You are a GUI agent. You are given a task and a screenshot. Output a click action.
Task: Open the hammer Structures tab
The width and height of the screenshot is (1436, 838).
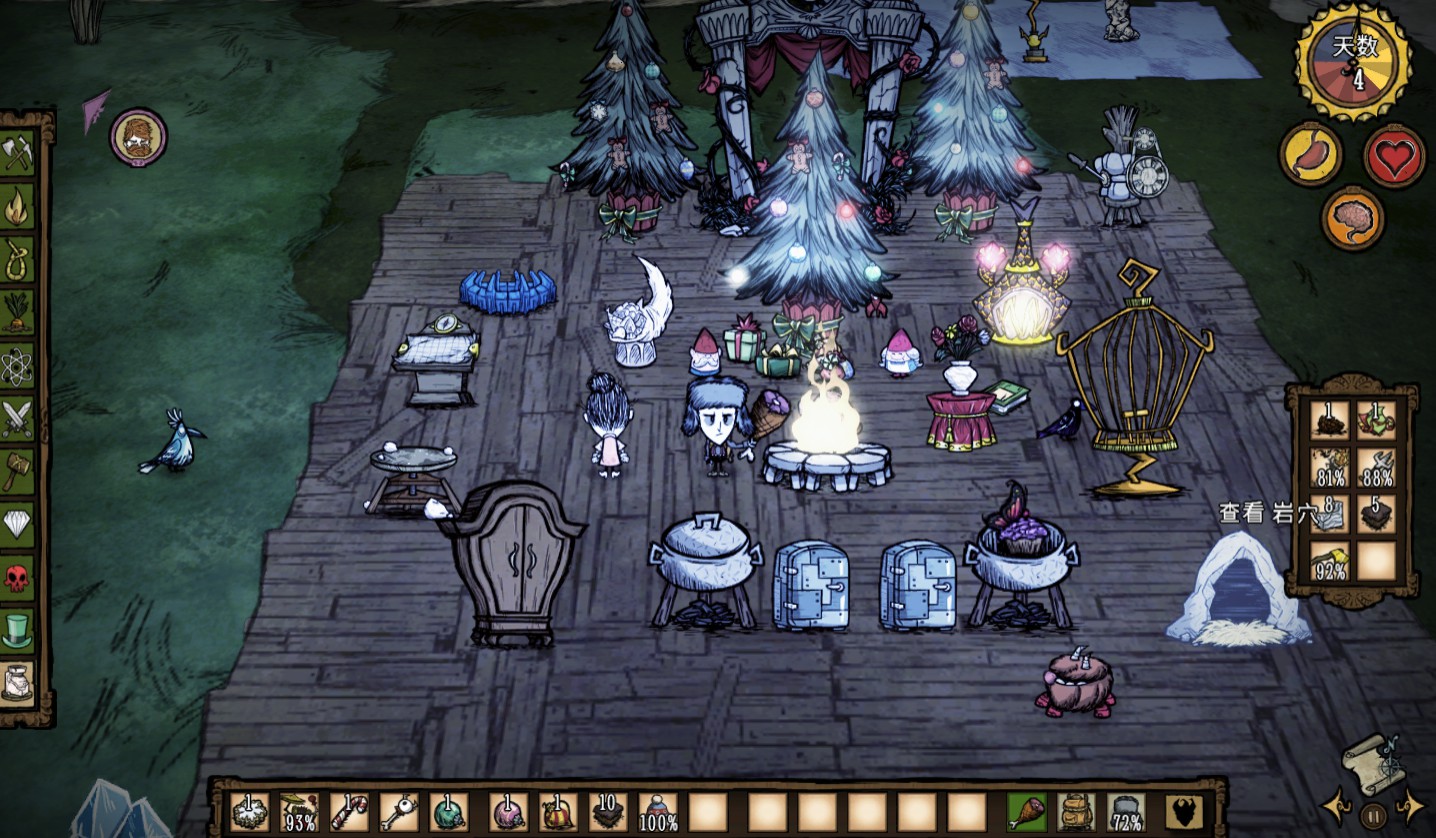tap(18, 471)
